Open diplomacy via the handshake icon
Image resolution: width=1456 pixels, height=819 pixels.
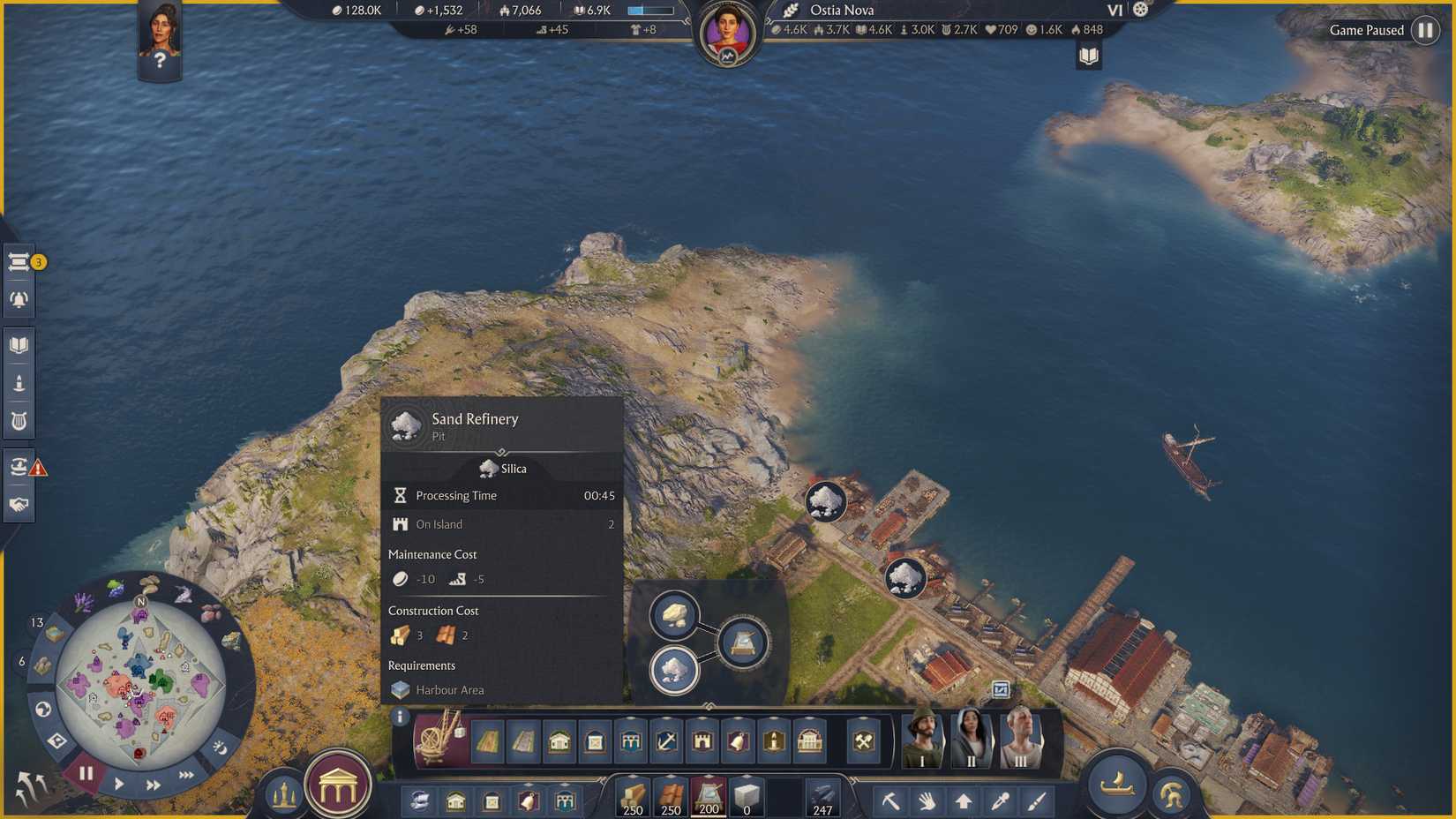(x=19, y=503)
